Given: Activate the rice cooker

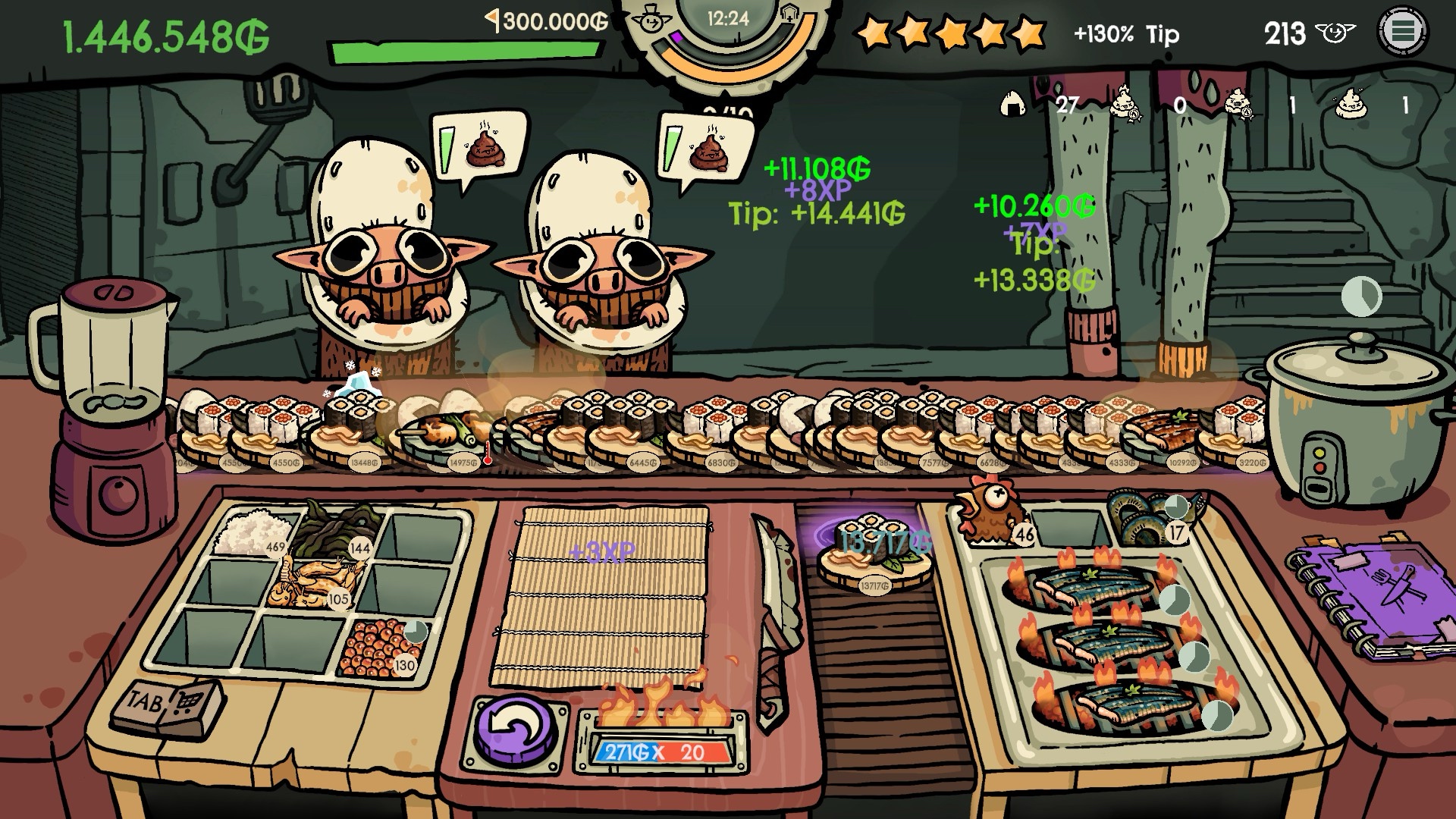Looking at the screenshot, I should 1351,417.
